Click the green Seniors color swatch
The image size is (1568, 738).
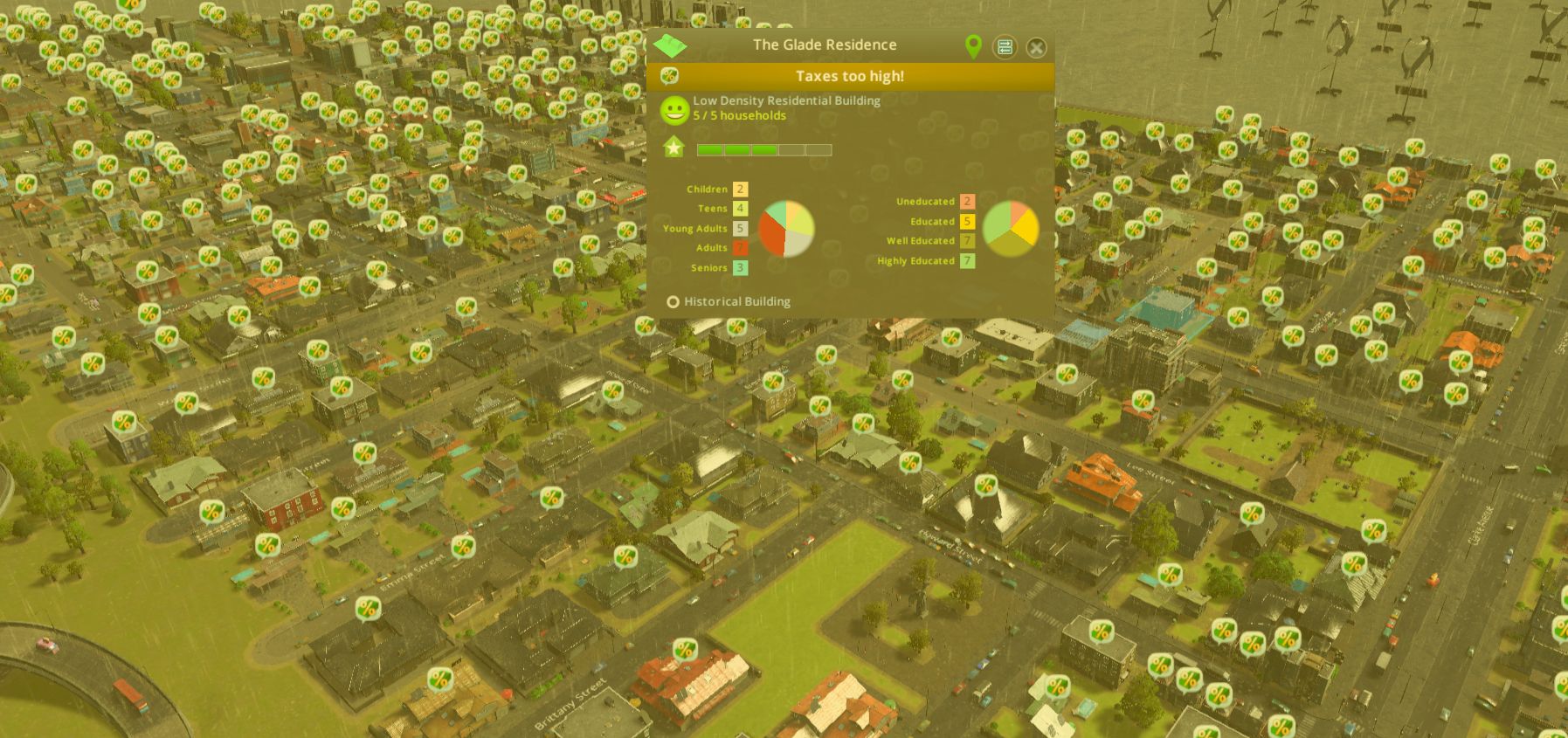[739, 267]
